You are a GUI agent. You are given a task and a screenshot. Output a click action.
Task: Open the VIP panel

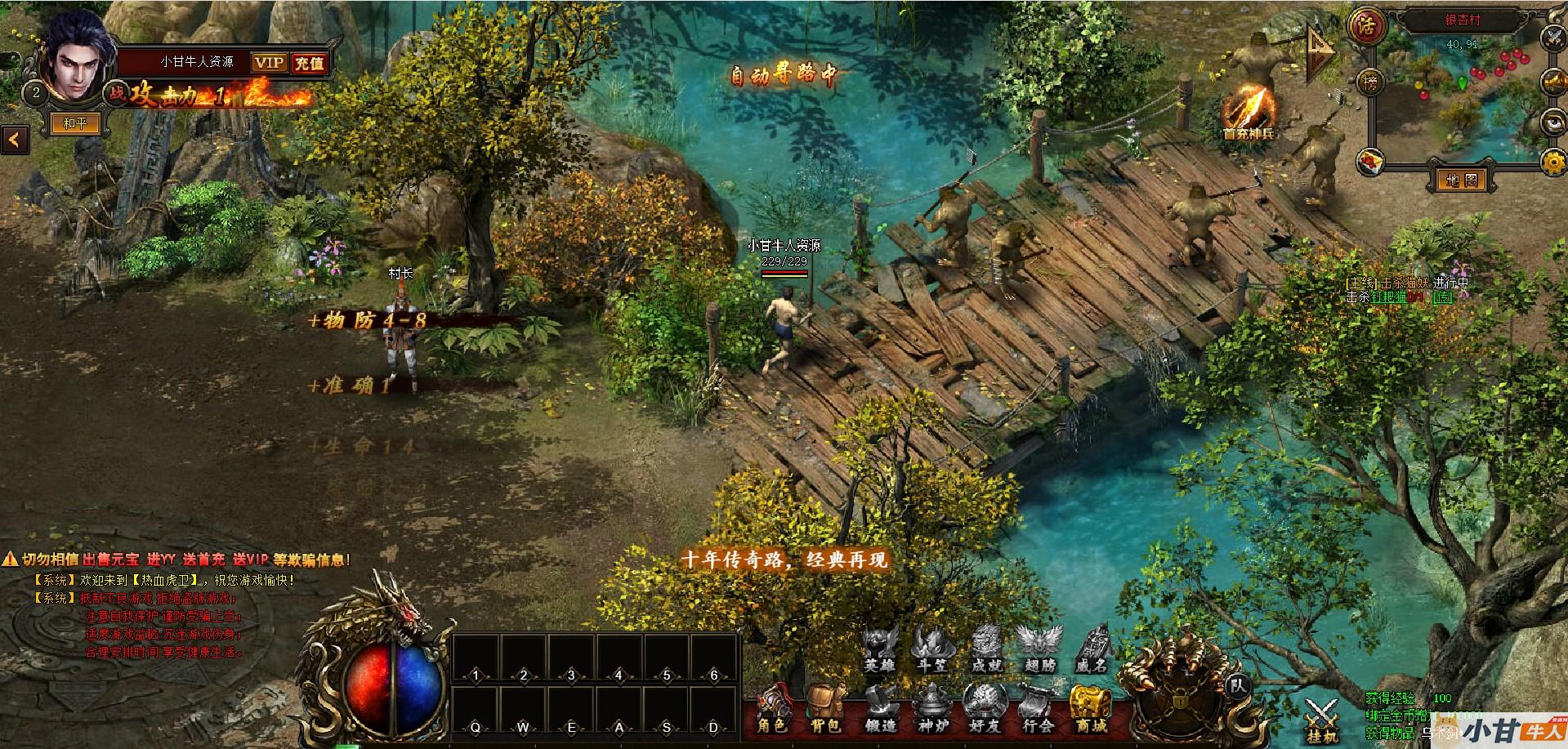[269, 63]
